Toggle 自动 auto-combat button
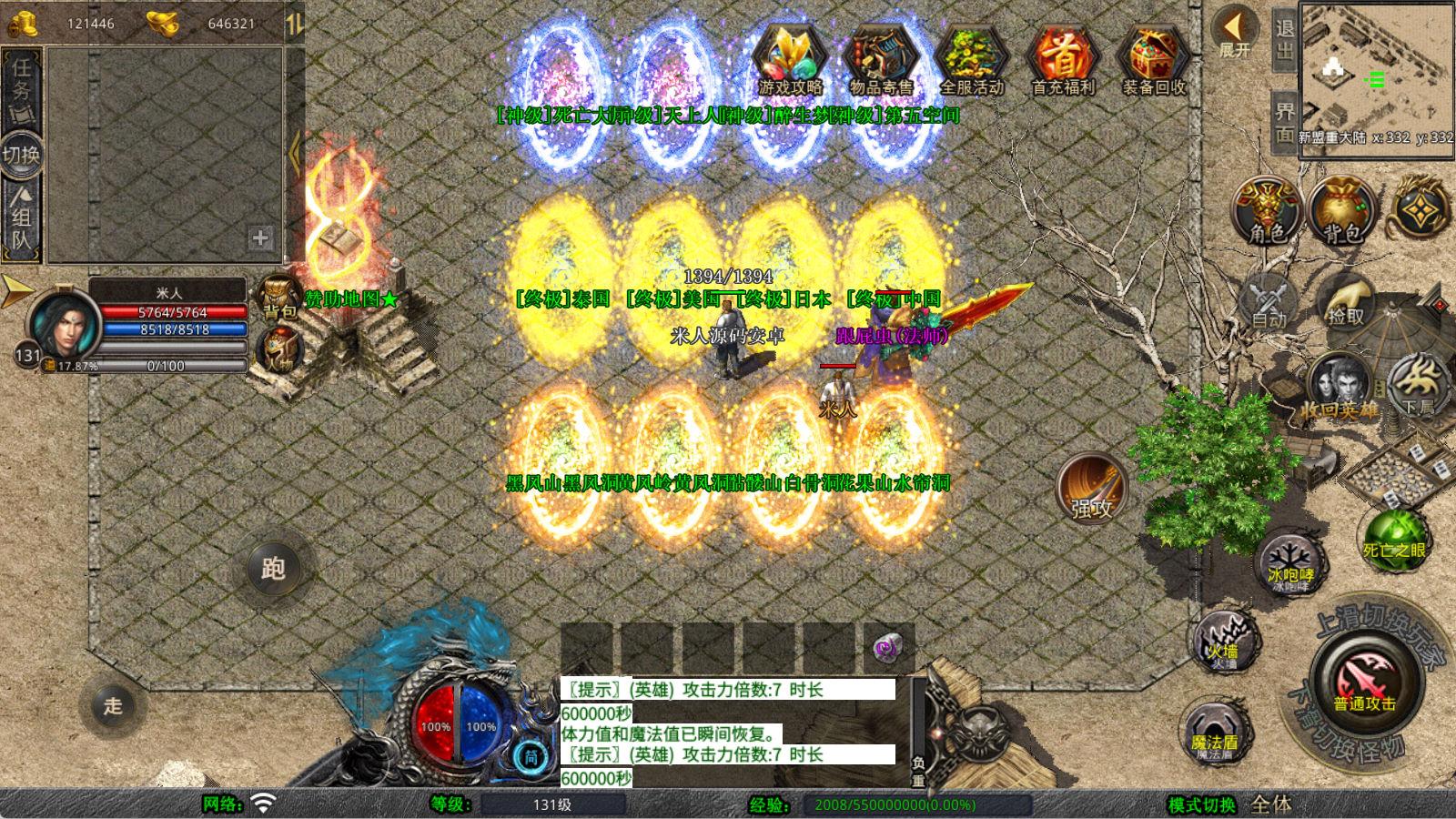The height and width of the screenshot is (819, 1456). pos(1269,301)
